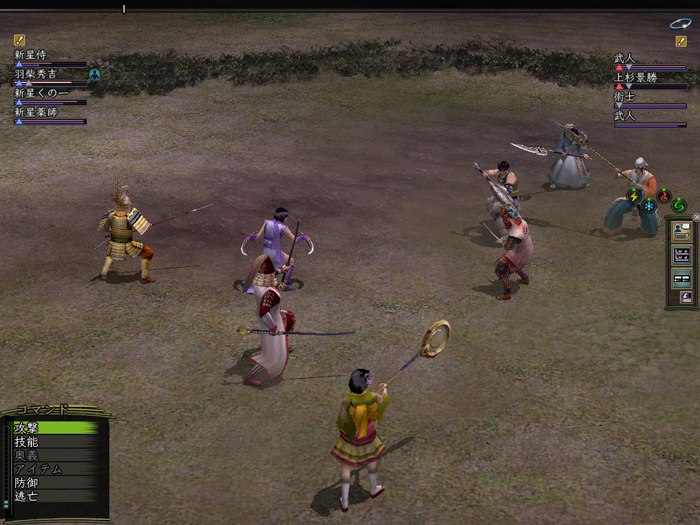Click the blue person icon beside 羽柴秀吉
This screenshot has width=700, height=525.
[95, 74]
